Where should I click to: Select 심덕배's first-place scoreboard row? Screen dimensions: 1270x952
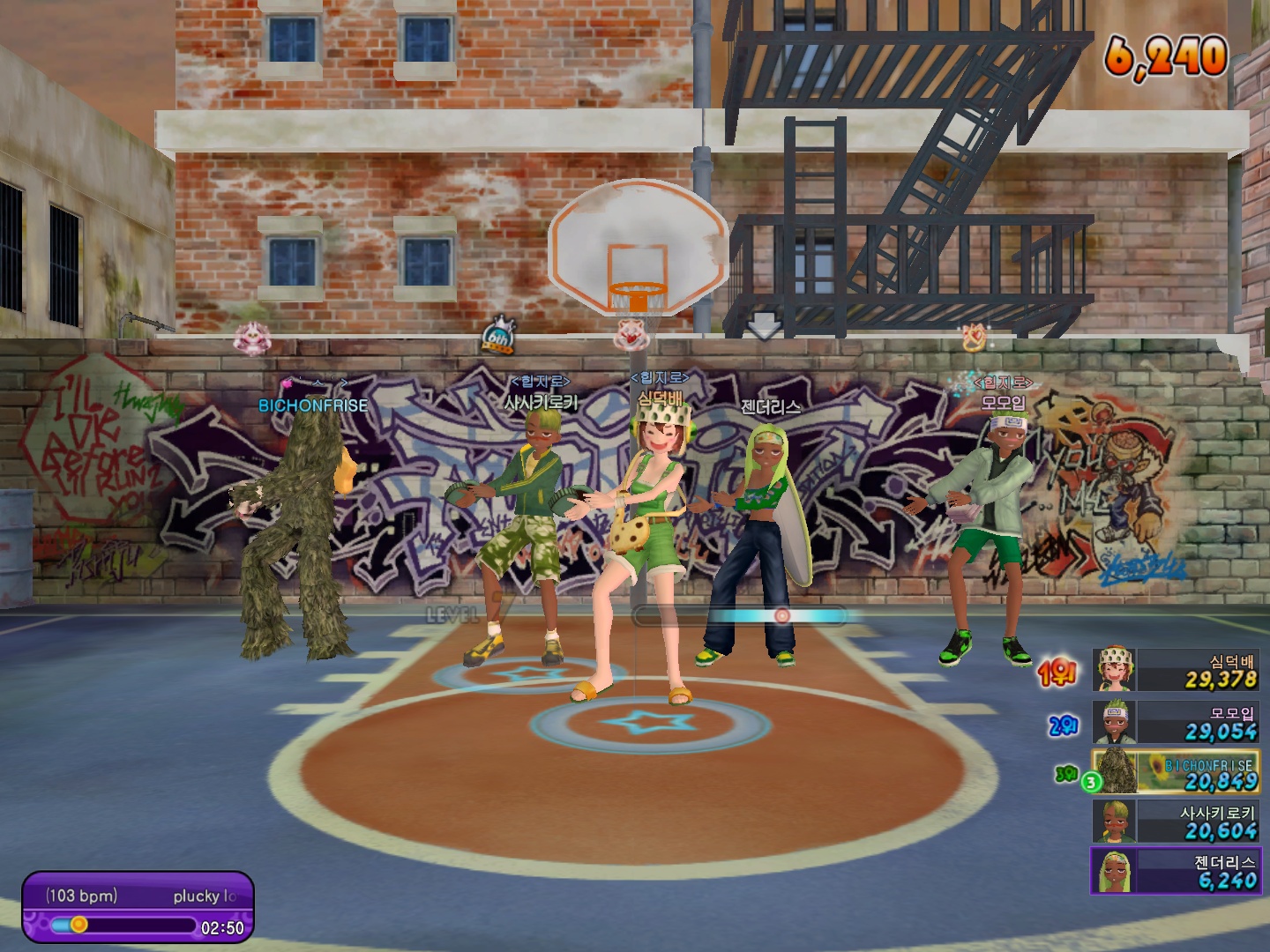coord(1176,671)
